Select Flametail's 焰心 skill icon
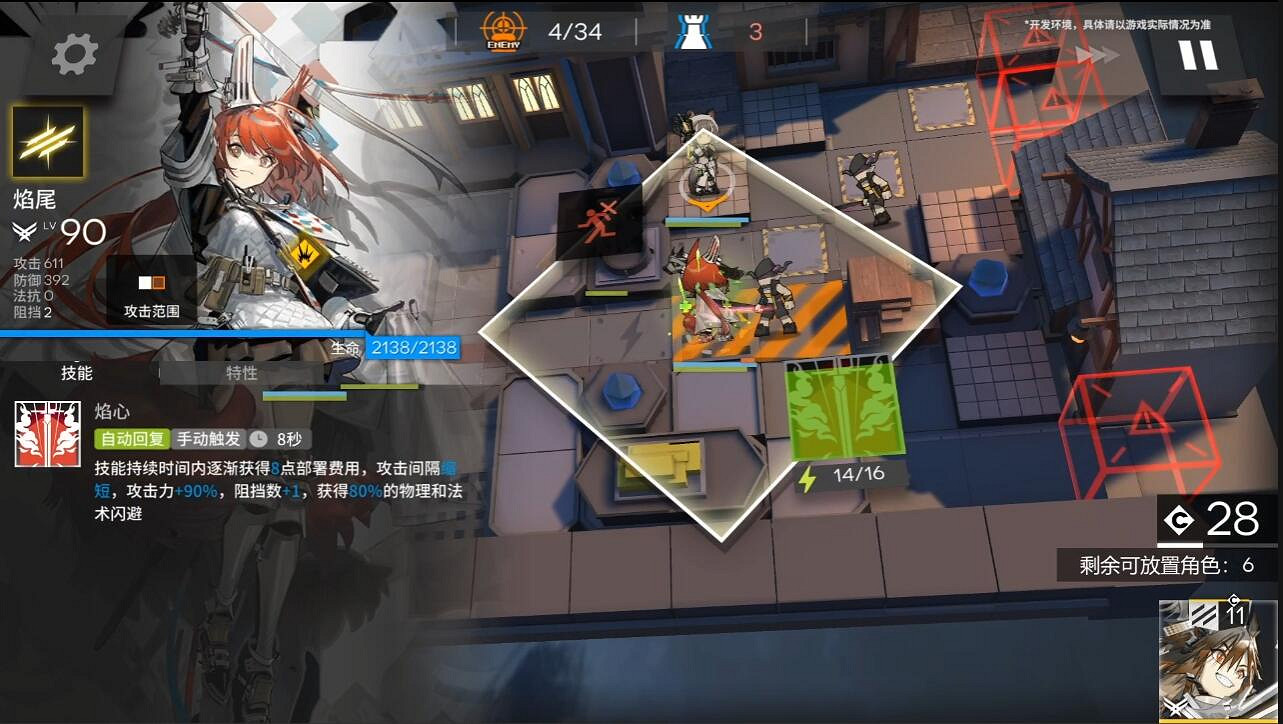Viewport: 1283px width, 724px height. pos(46,435)
